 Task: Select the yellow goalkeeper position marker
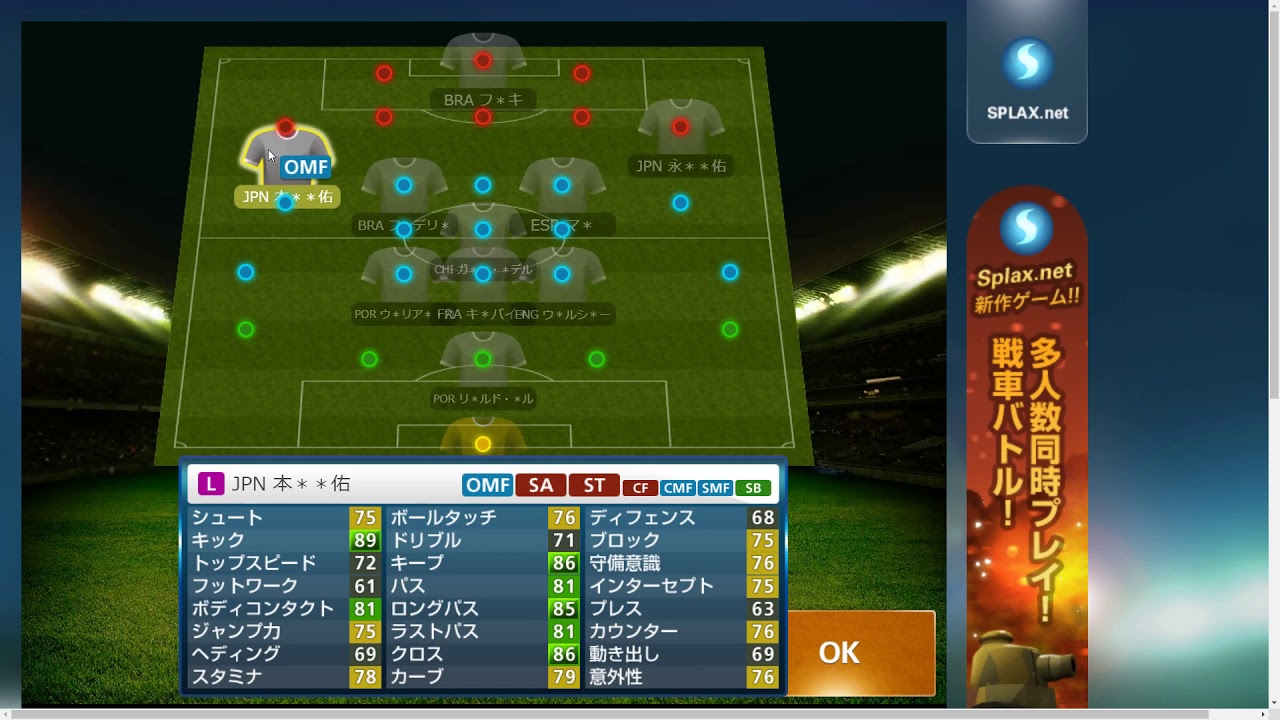tap(483, 443)
